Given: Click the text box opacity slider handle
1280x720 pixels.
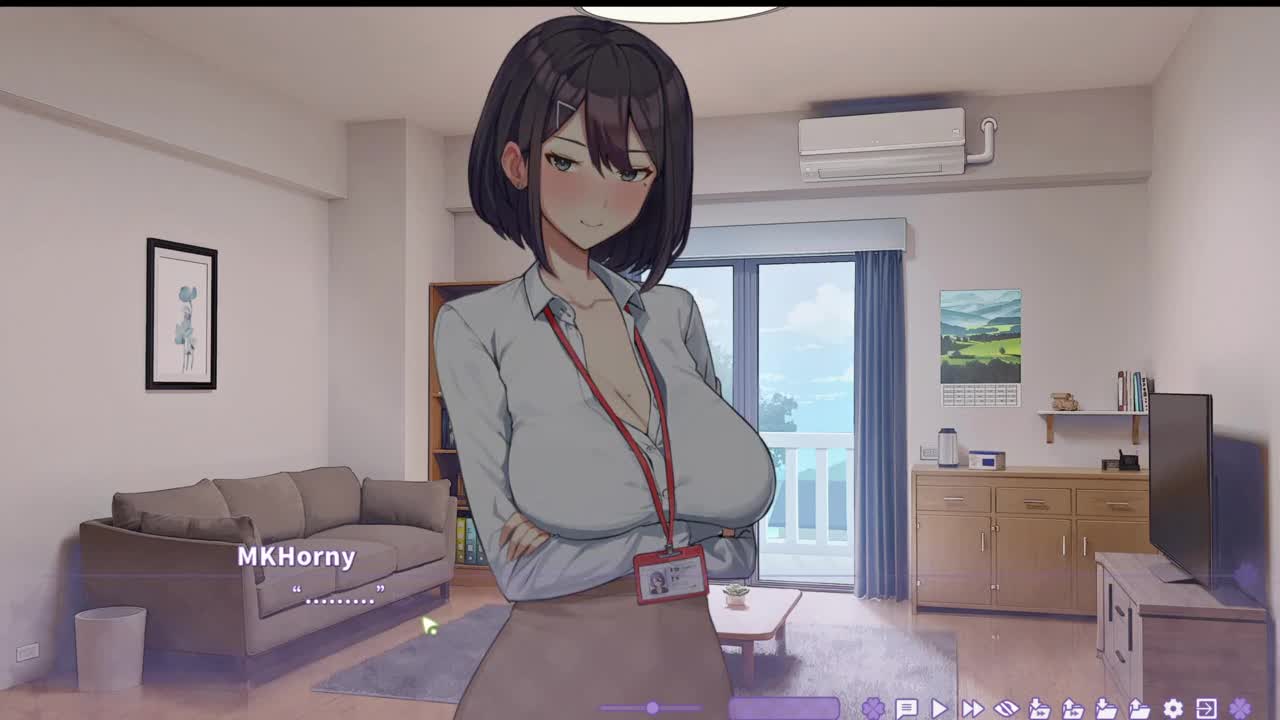Looking at the screenshot, I should (x=652, y=708).
